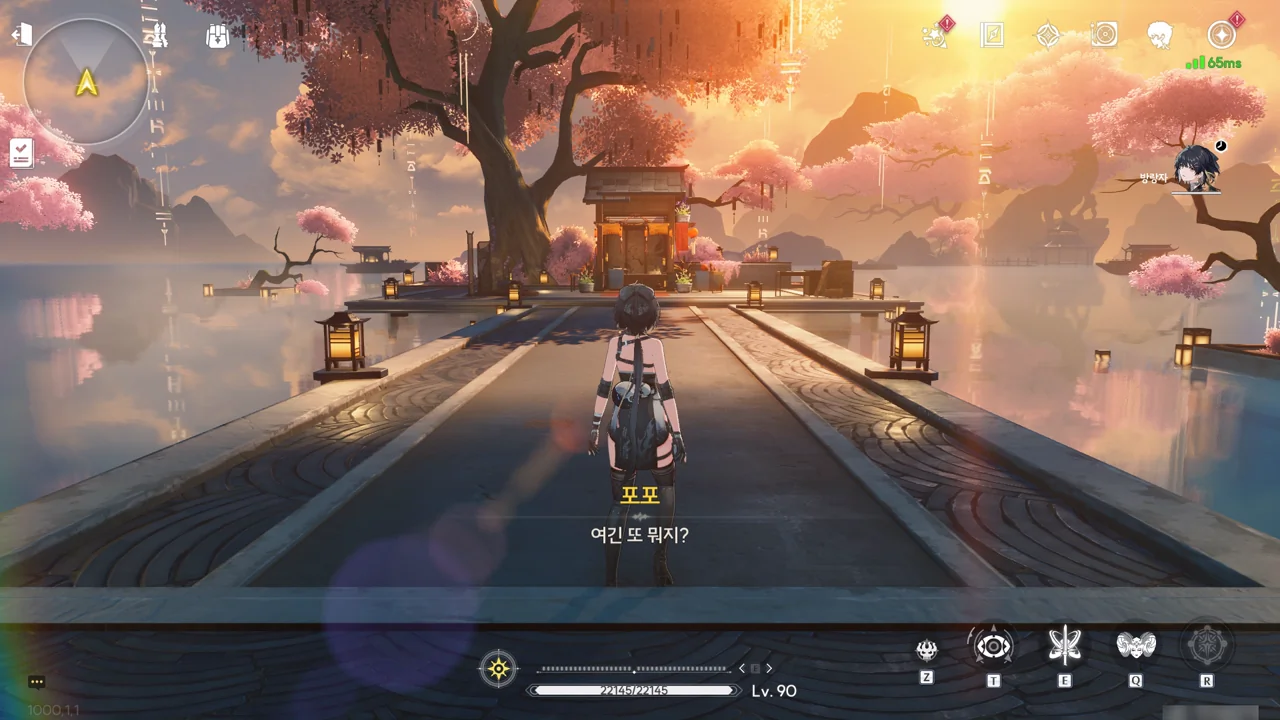
Task: Click the exit door icon
Action: [x=22, y=35]
